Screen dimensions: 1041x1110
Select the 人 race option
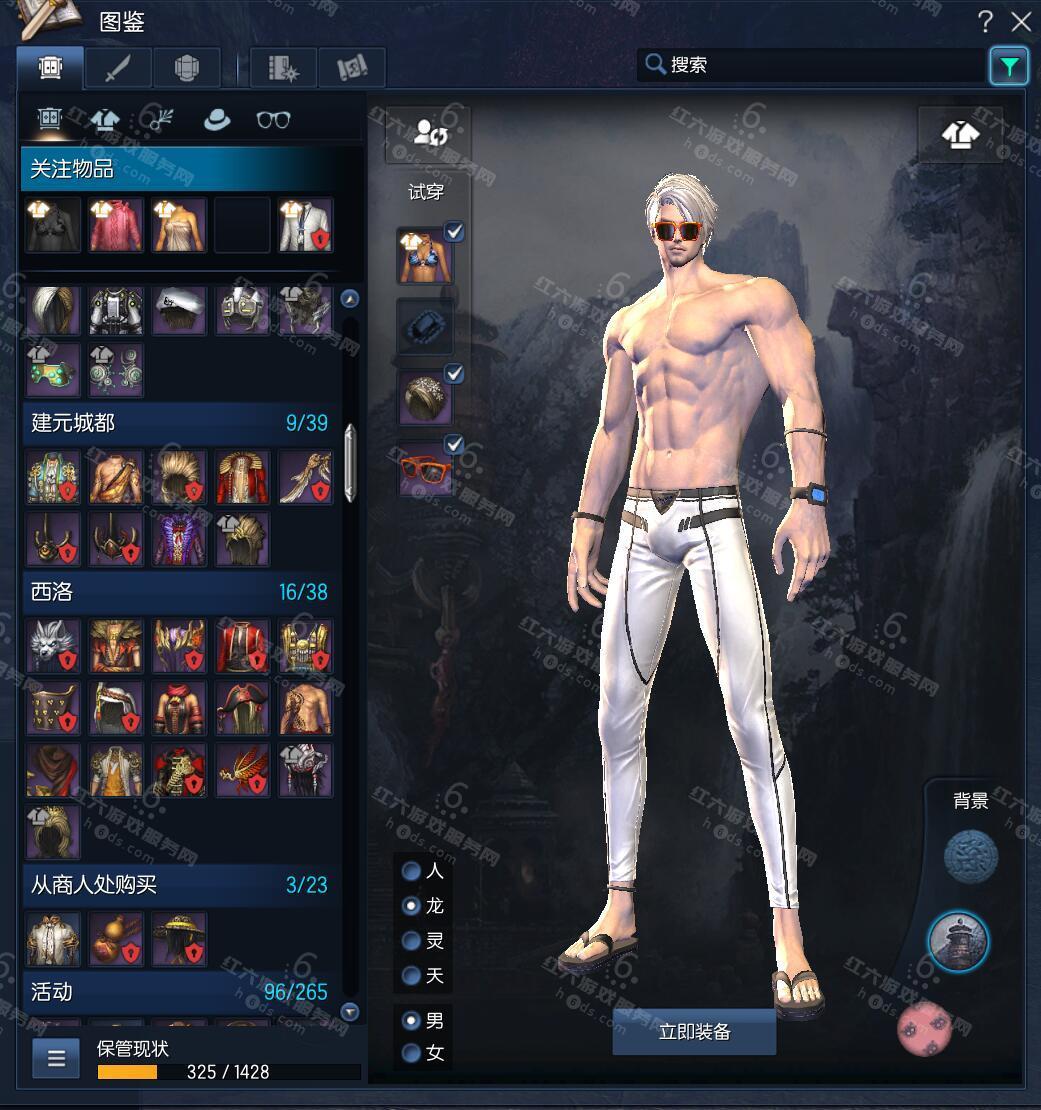[x=411, y=871]
